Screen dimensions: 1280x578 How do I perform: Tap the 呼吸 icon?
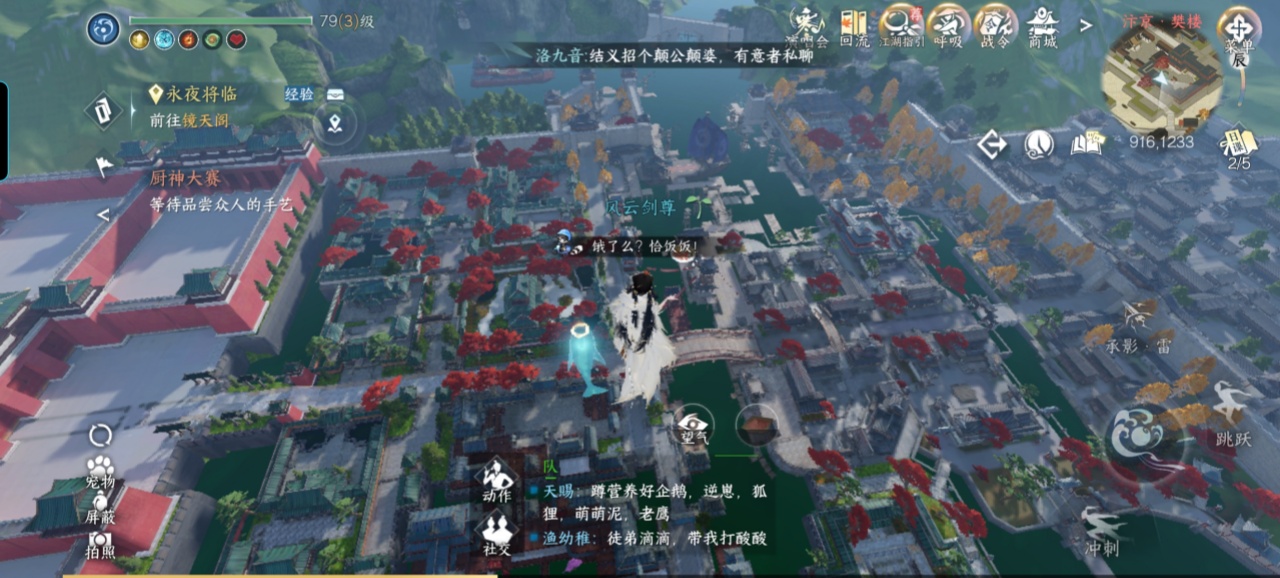pyautogui.click(x=947, y=24)
